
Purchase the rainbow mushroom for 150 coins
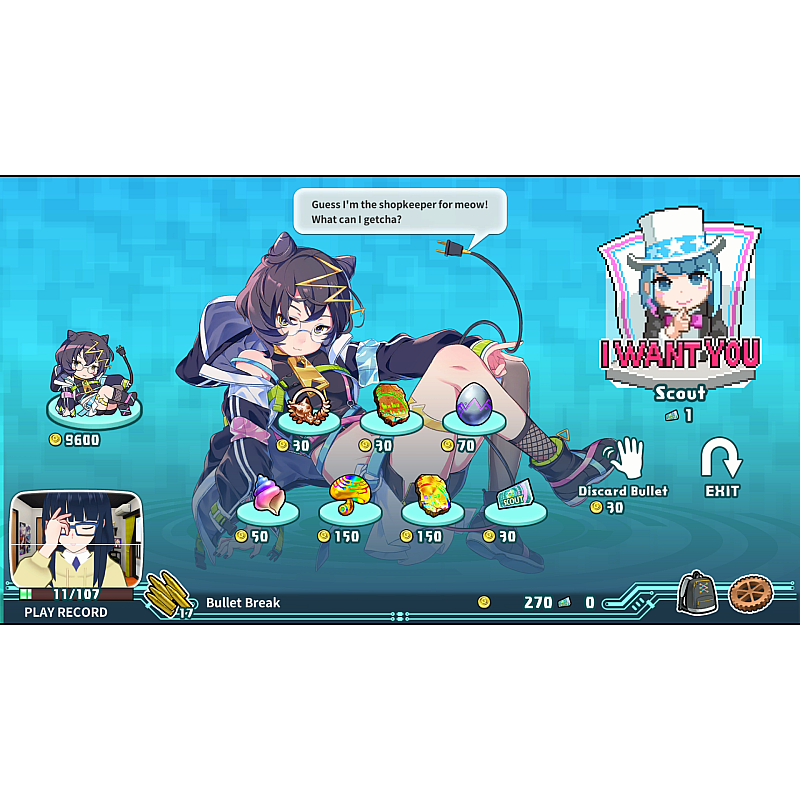[x=349, y=496]
